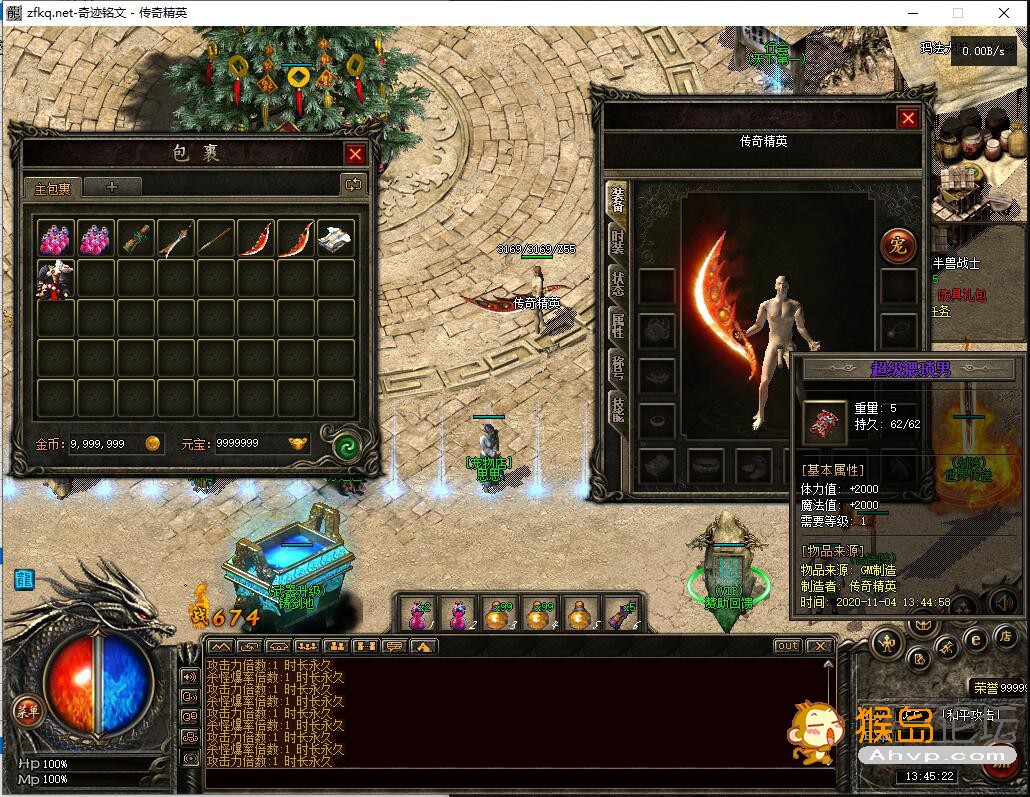Click the chat window 'out' button
This screenshot has width=1030, height=797.
point(788,646)
